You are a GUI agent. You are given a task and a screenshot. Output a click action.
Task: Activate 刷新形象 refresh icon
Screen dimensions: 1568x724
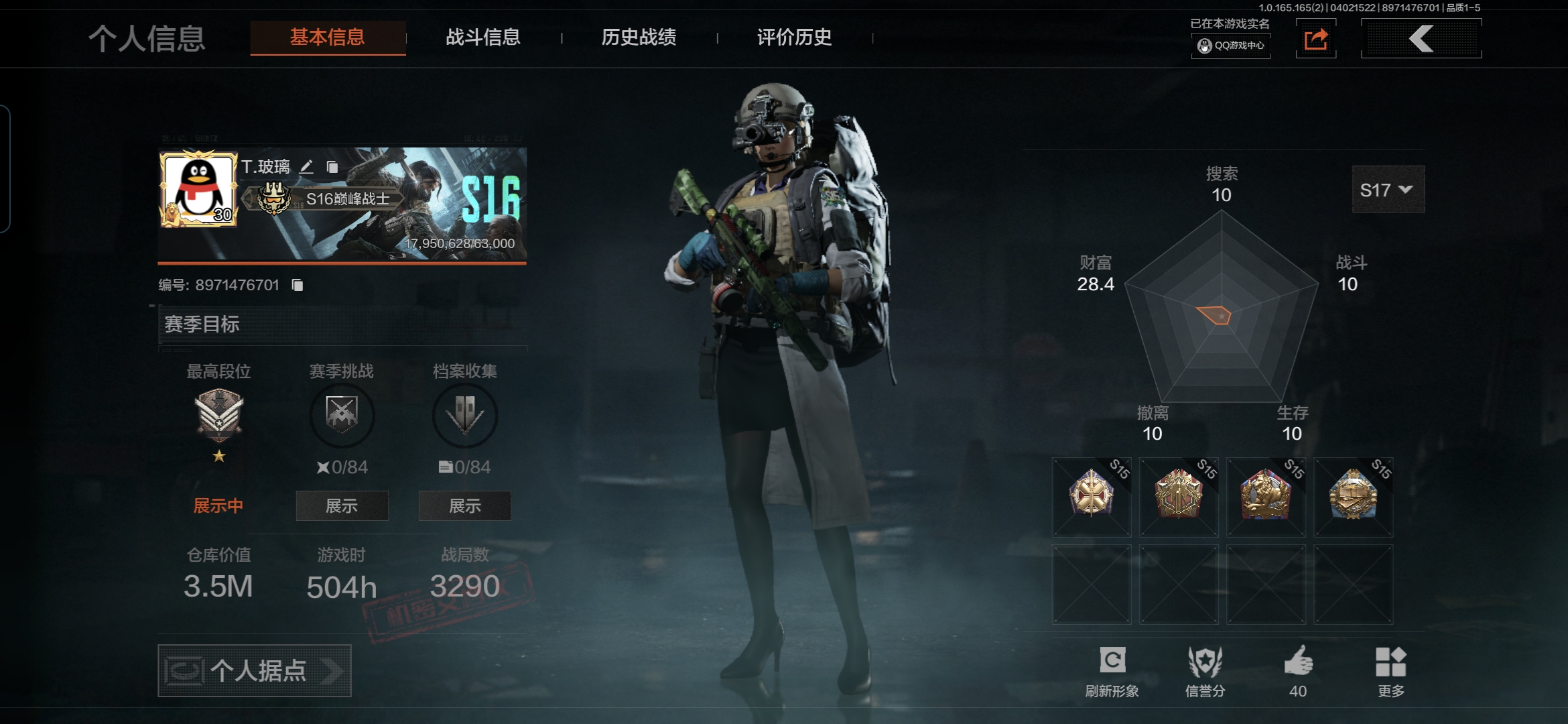tap(1112, 662)
